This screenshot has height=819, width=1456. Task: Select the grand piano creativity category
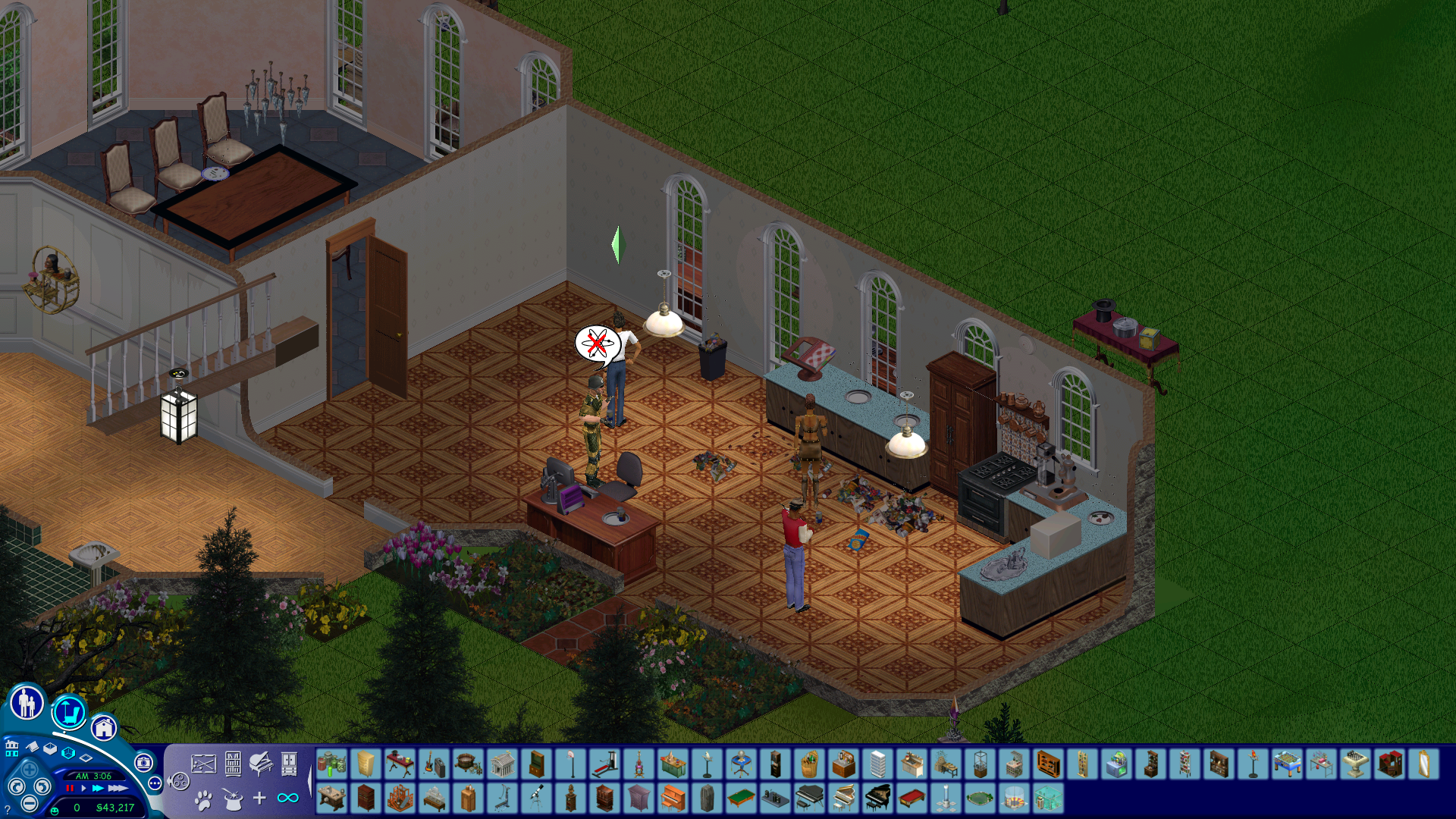tap(261, 764)
